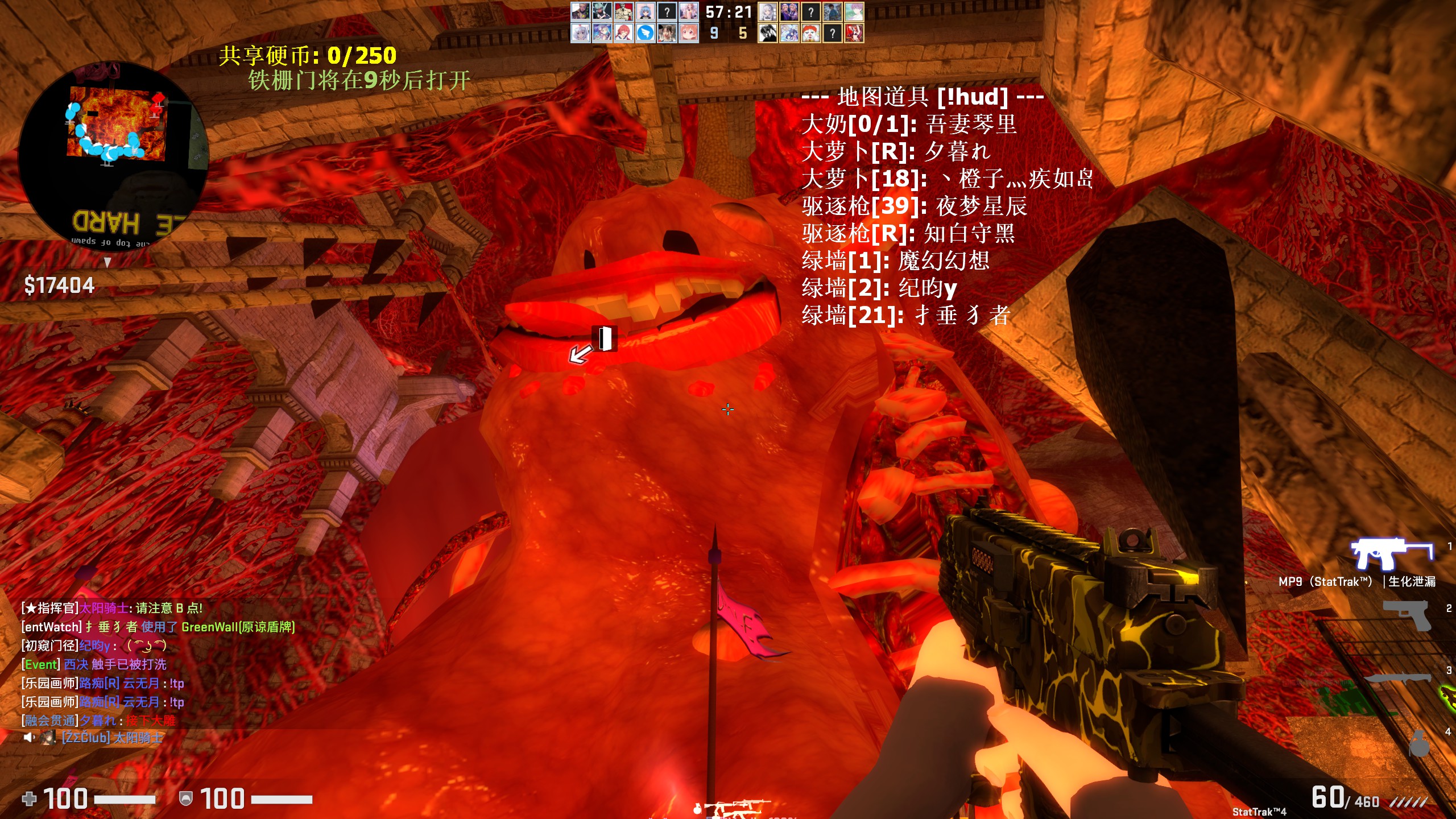Screen dimensions: 1456x819
Task: Select the MP9 primary weapon icon
Action: tap(1391, 553)
